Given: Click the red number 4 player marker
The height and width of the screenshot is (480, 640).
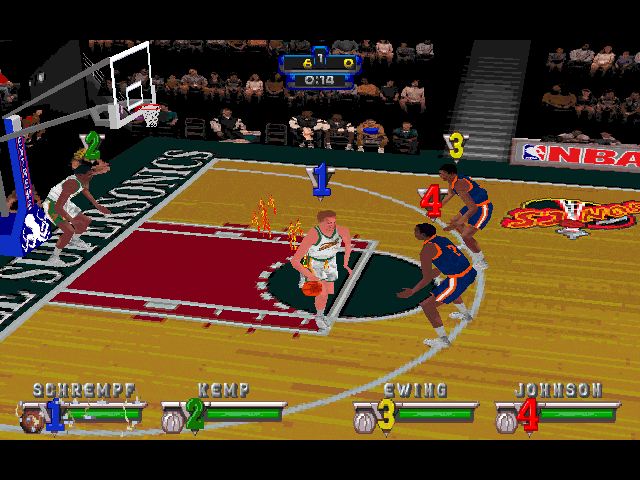Looking at the screenshot, I should pyautogui.click(x=431, y=202).
